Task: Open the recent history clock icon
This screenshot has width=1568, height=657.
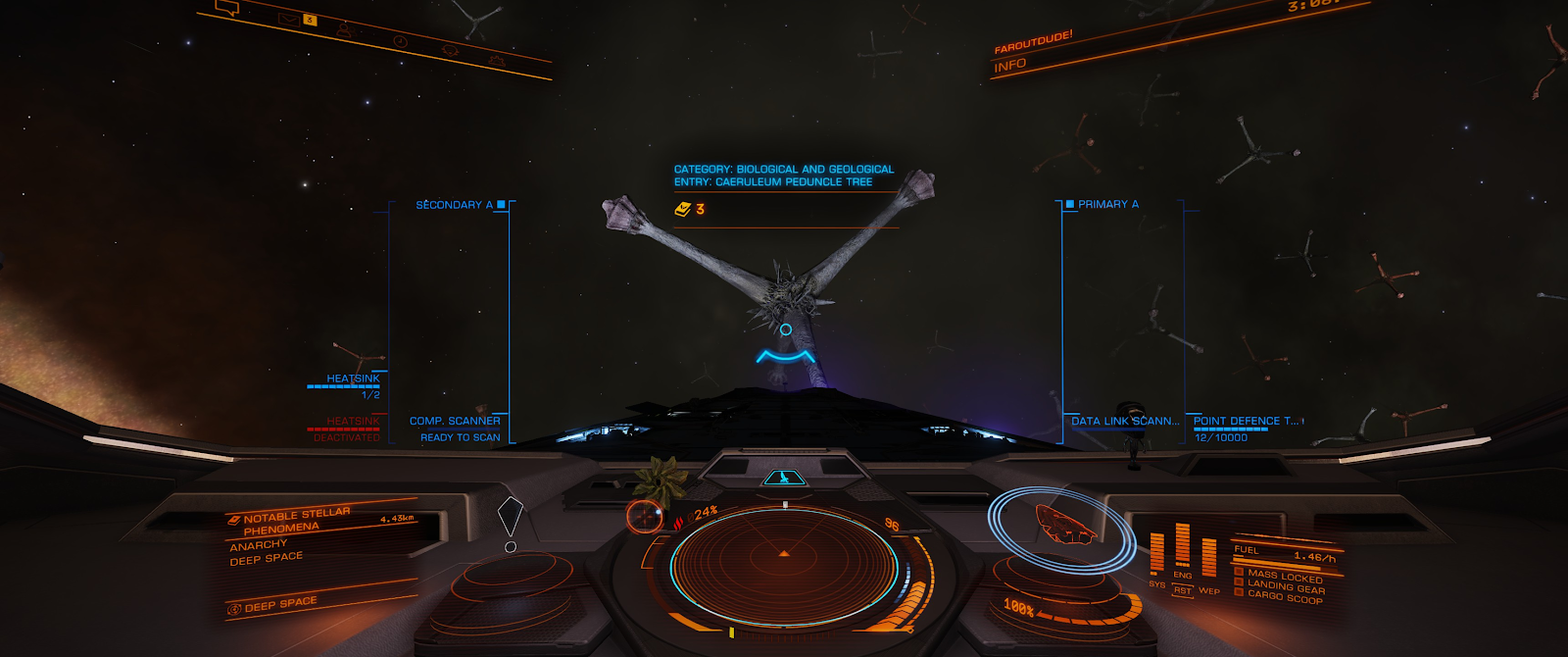Action: click(x=400, y=41)
